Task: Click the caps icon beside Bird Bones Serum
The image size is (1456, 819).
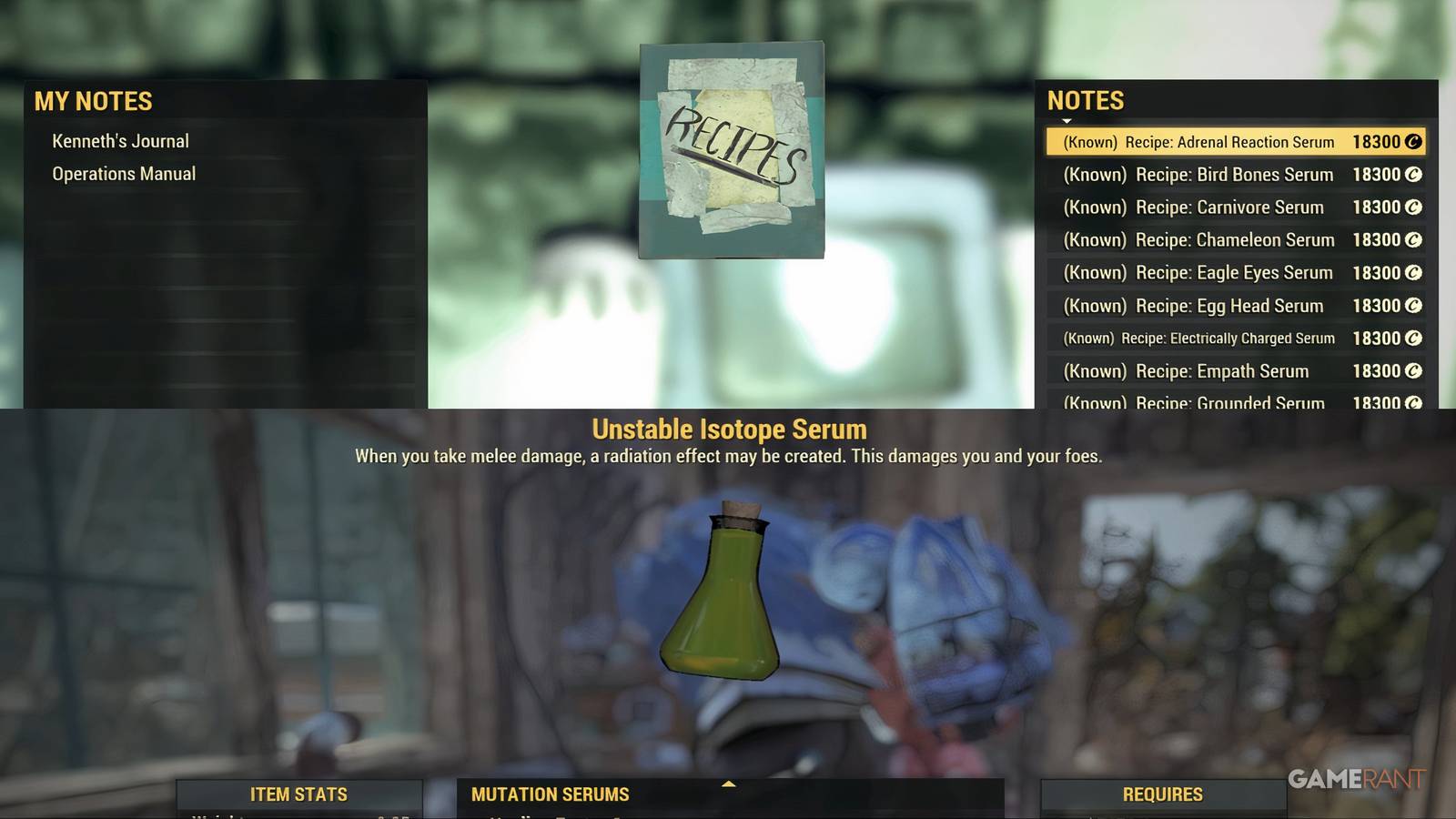Action: [1412, 174]
